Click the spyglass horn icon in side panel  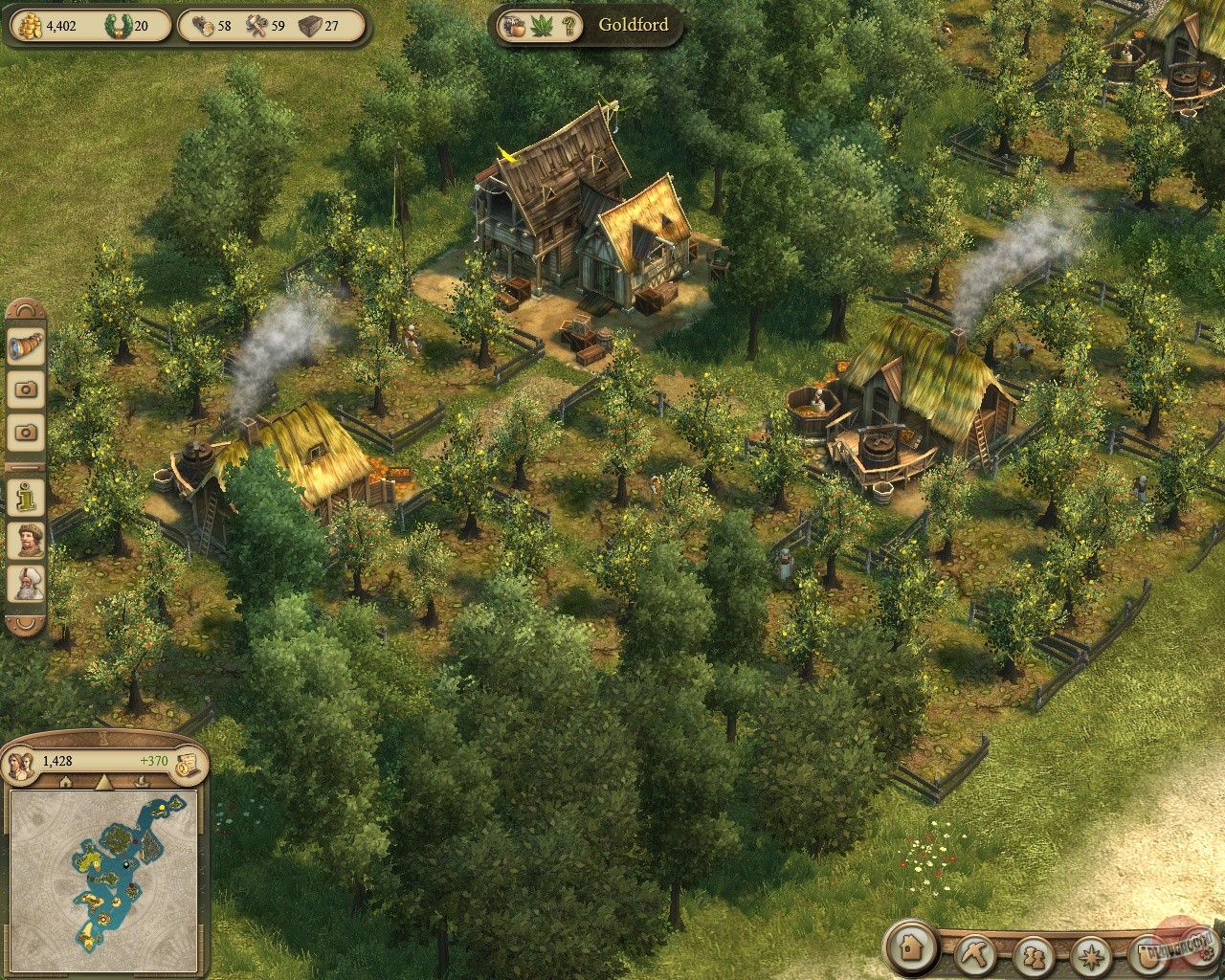[26, 347]
